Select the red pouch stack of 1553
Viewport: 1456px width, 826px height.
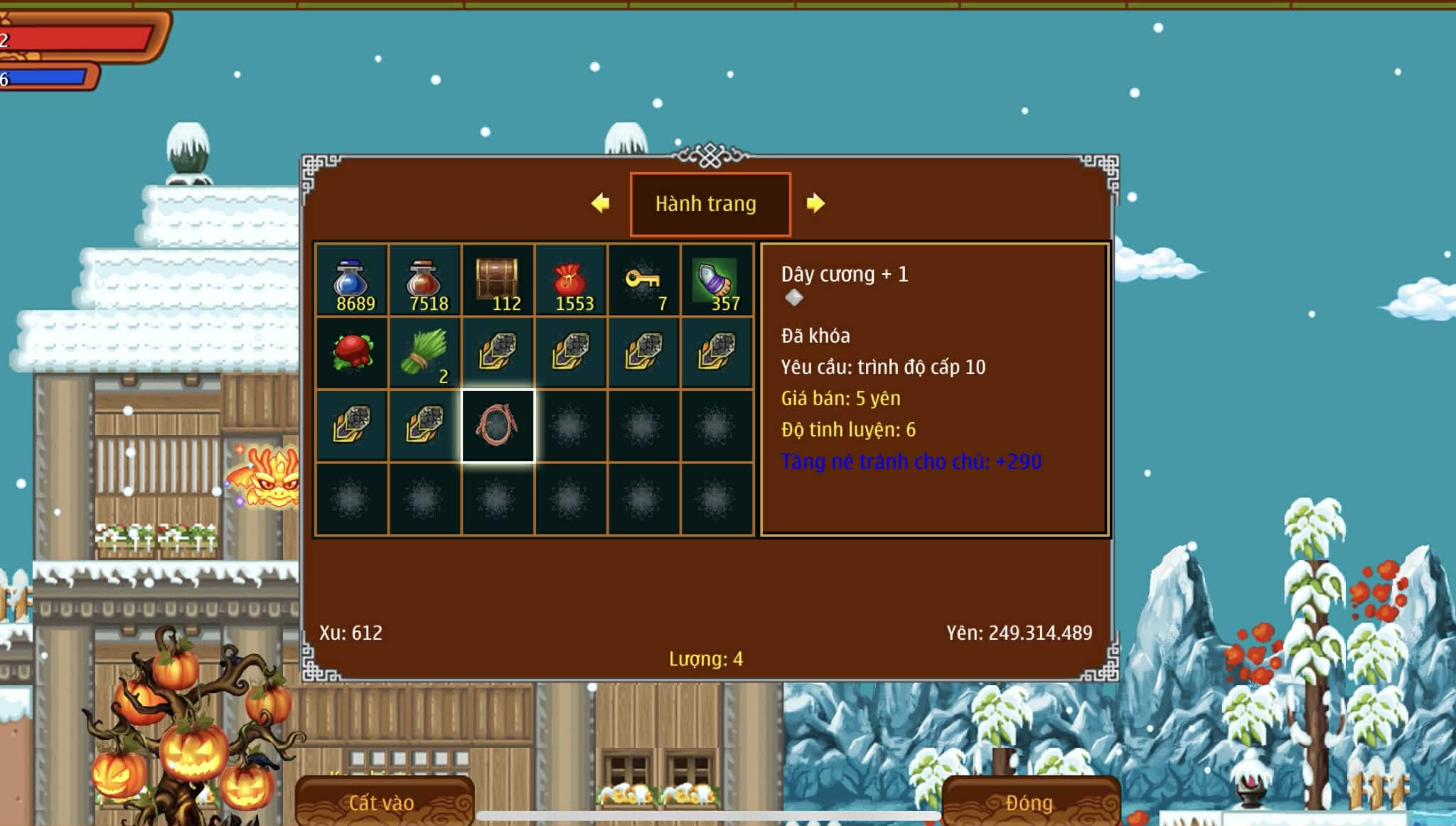571,281
